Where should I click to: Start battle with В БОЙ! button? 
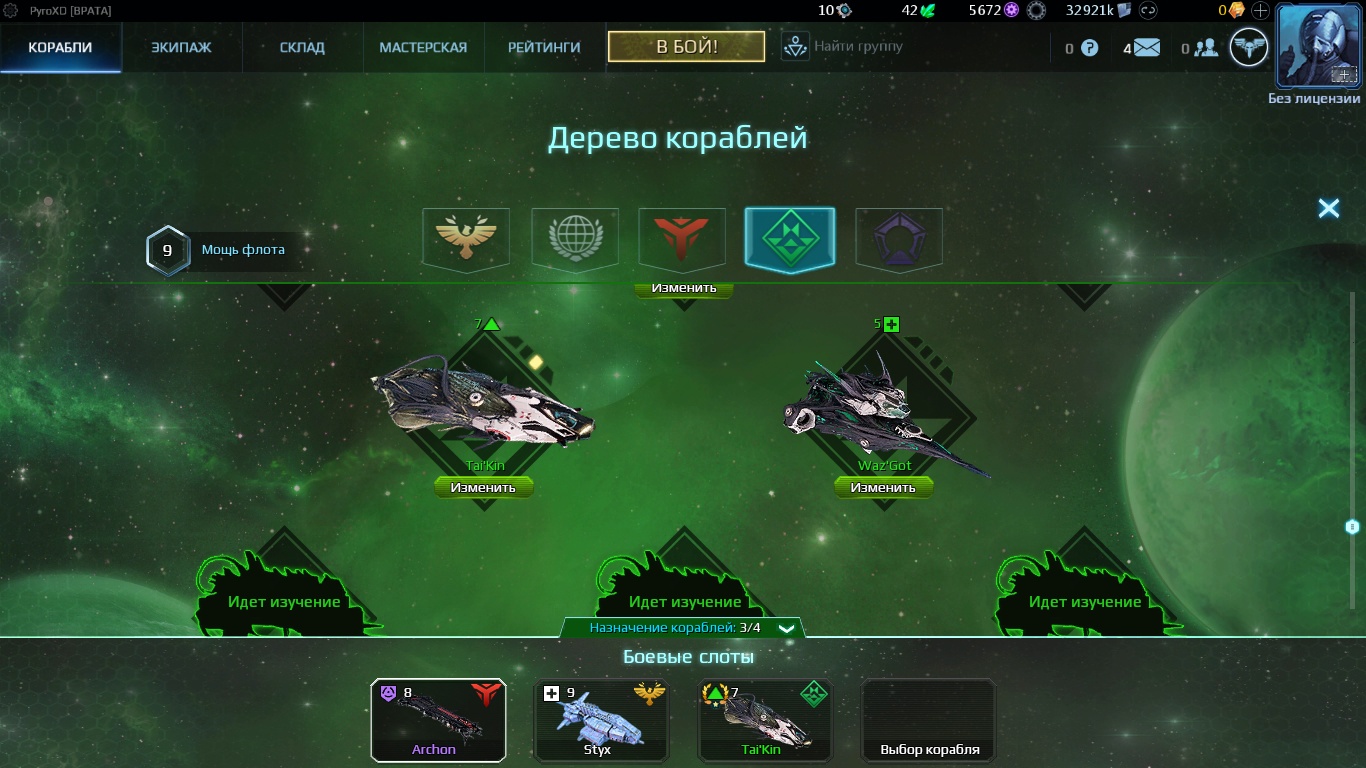[x=686, y=46]
